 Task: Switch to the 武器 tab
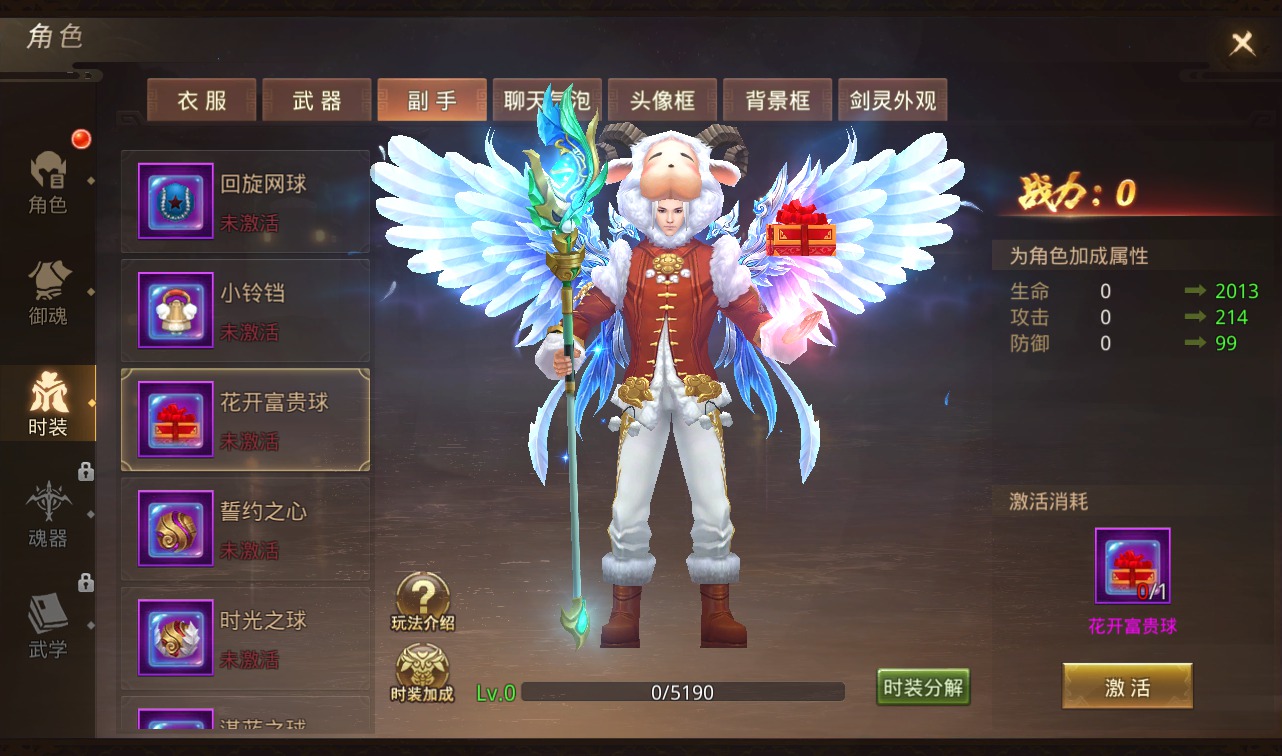click(x=317, y=100)
